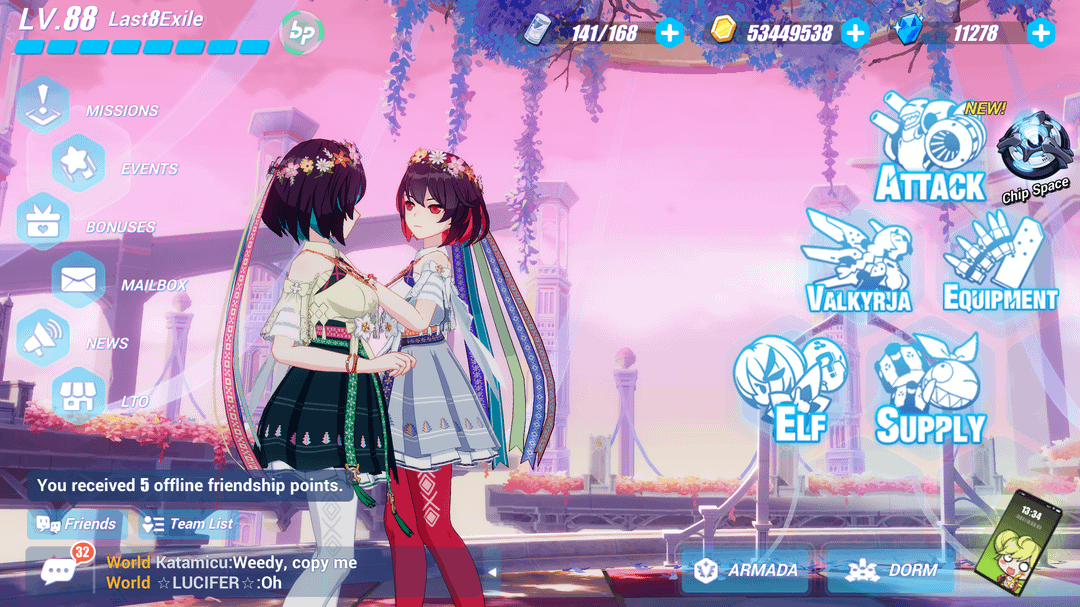Add stamina with the plus button
Screen dimensions: 1080x607
point(669,33)
